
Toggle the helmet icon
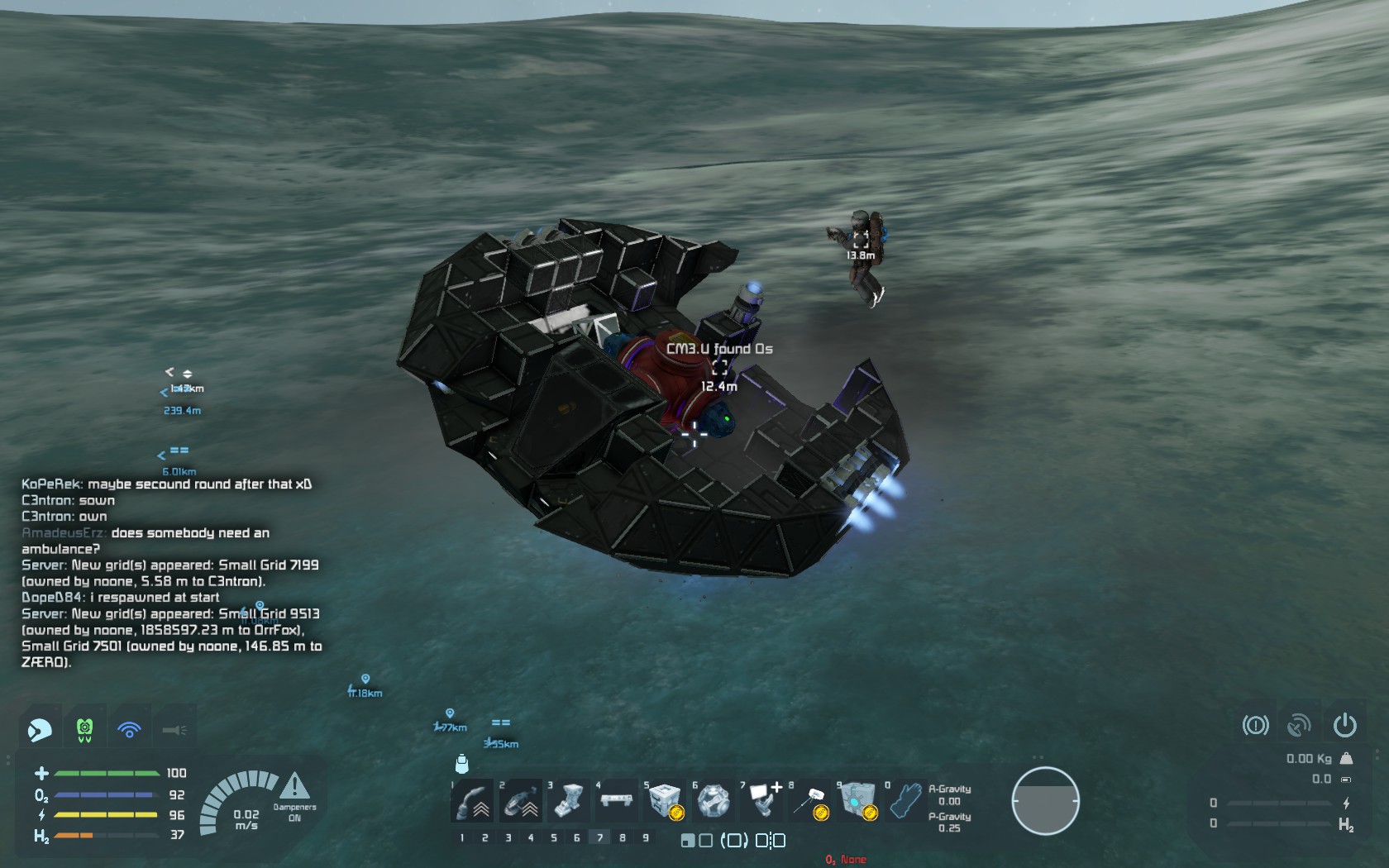(x=40, y=729)
